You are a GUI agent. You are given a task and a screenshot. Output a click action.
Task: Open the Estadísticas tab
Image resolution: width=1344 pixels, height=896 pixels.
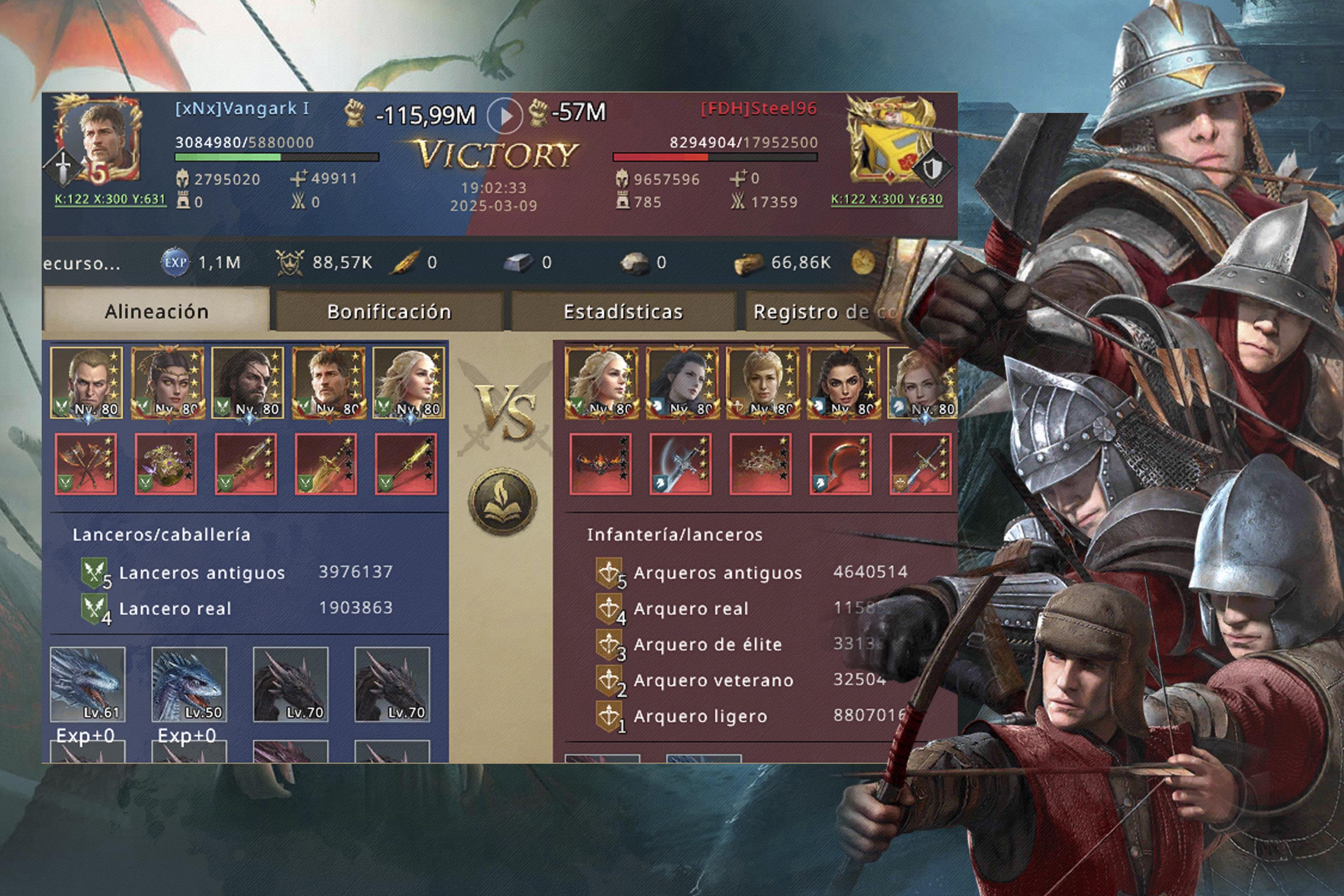[x=623, y=311]
